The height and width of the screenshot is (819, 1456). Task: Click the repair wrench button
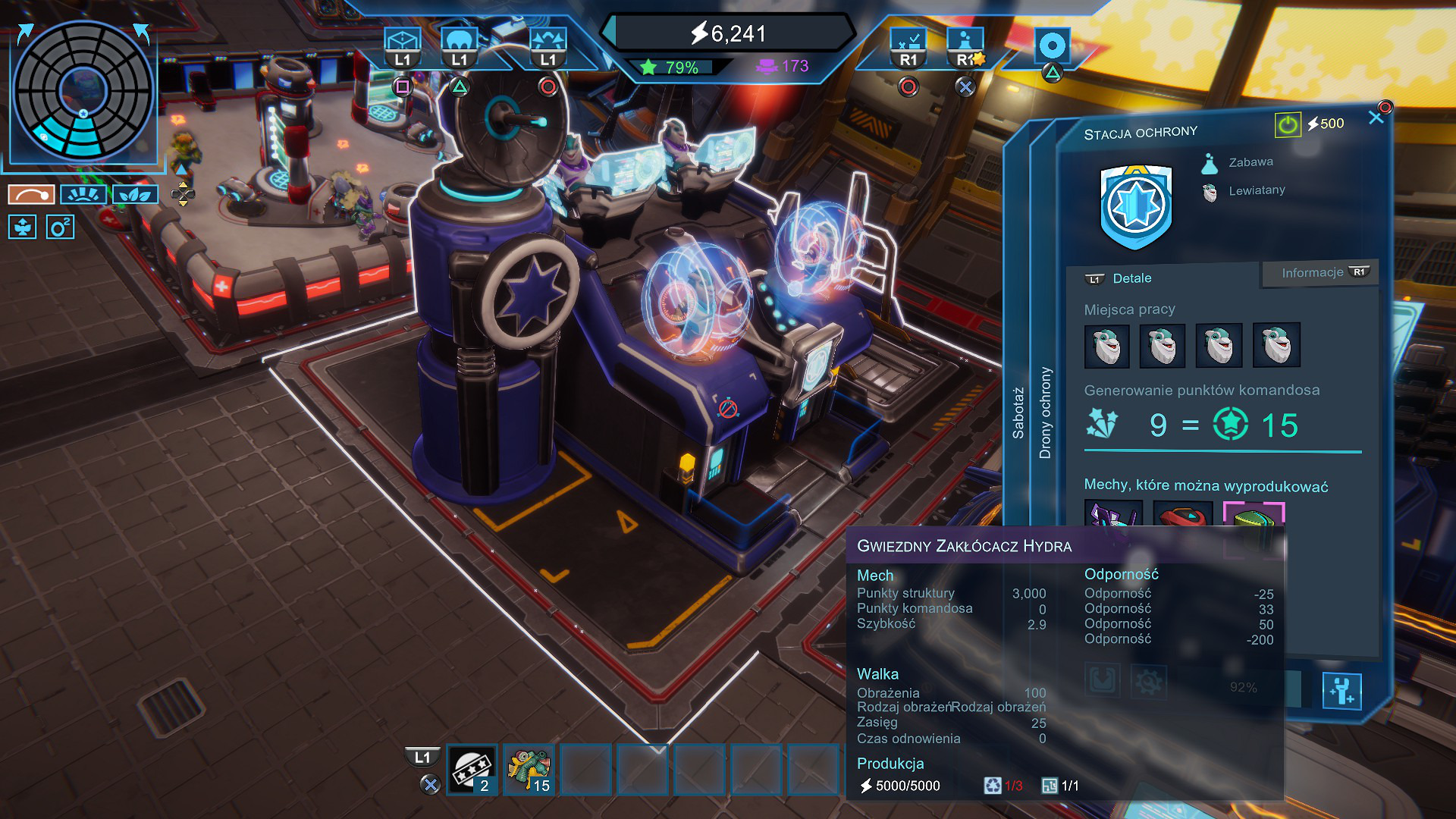[1341, 691]
